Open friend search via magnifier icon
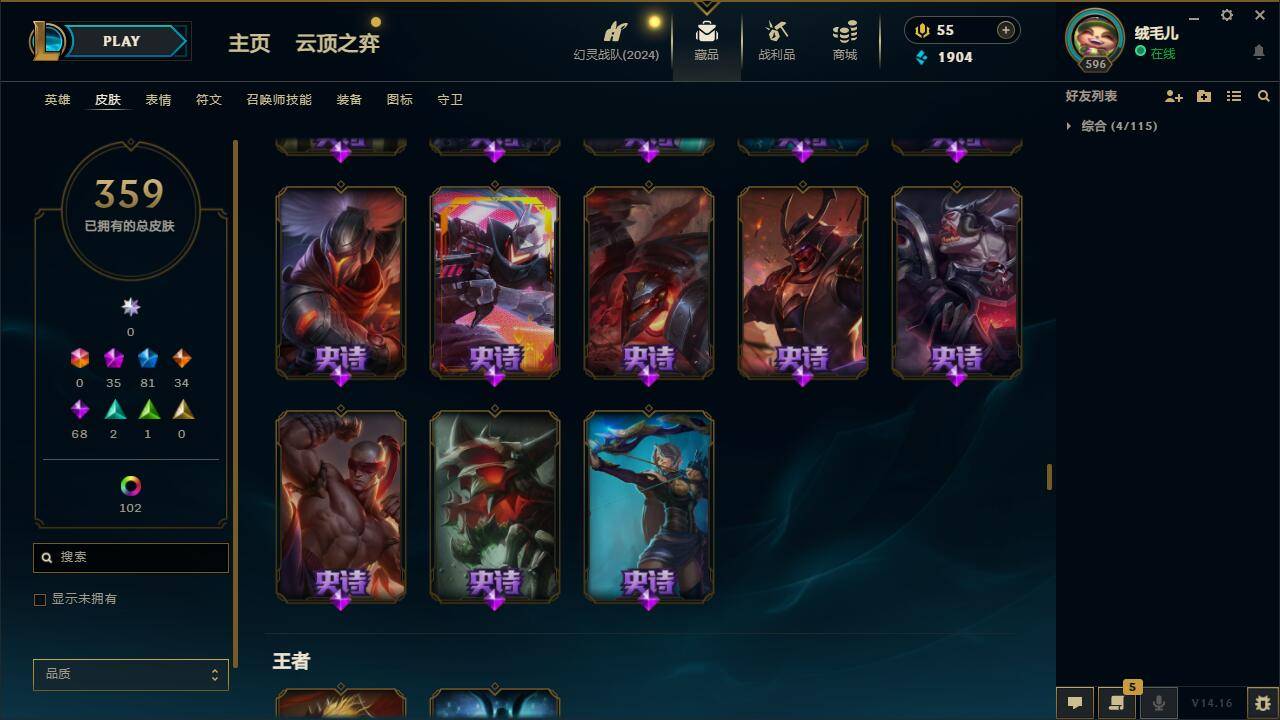Image resolution: width=1280 pixels, height=720 pixels. (1264, 96)
